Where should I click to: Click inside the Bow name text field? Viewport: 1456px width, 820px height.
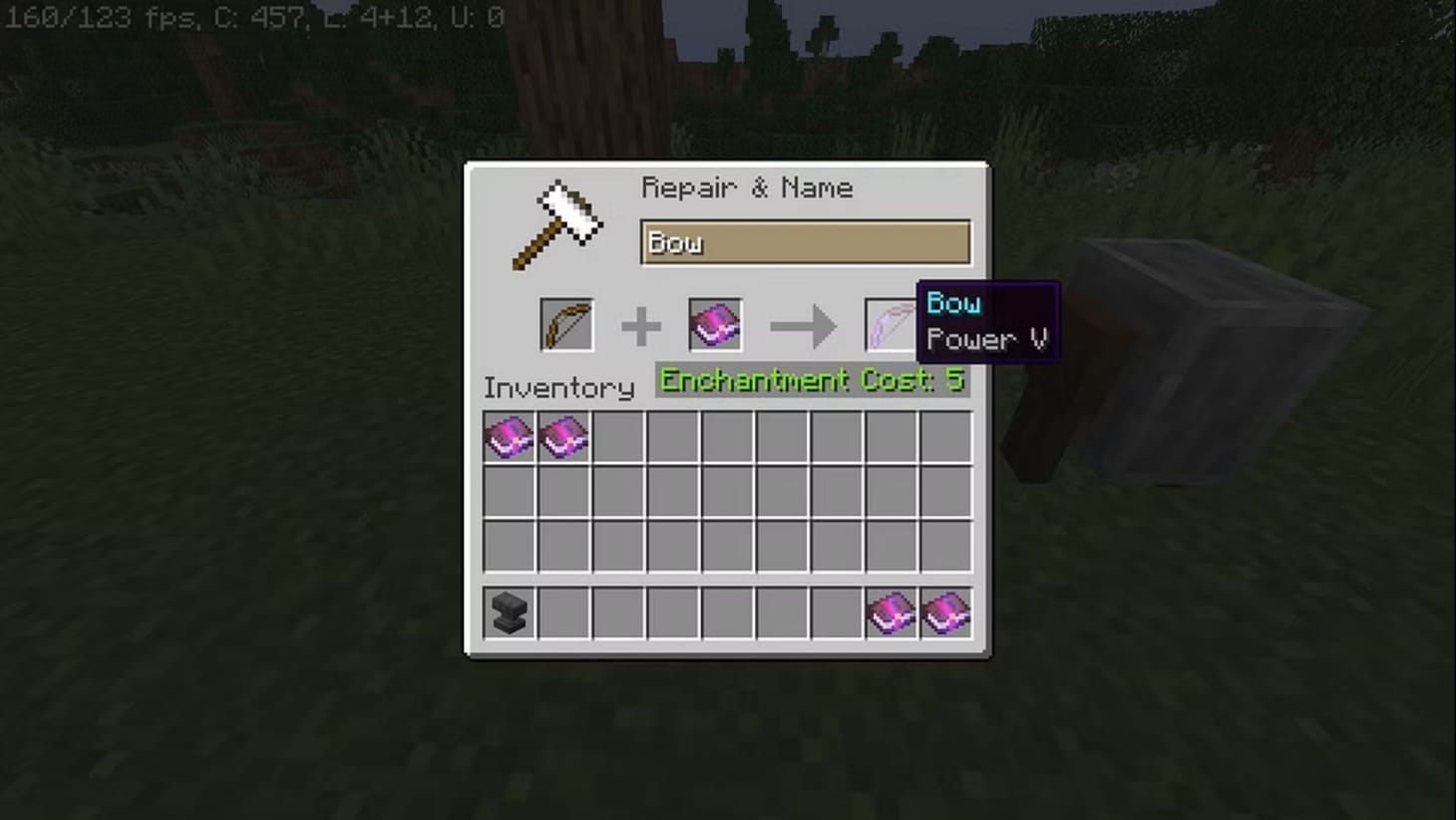pos(804,242)
